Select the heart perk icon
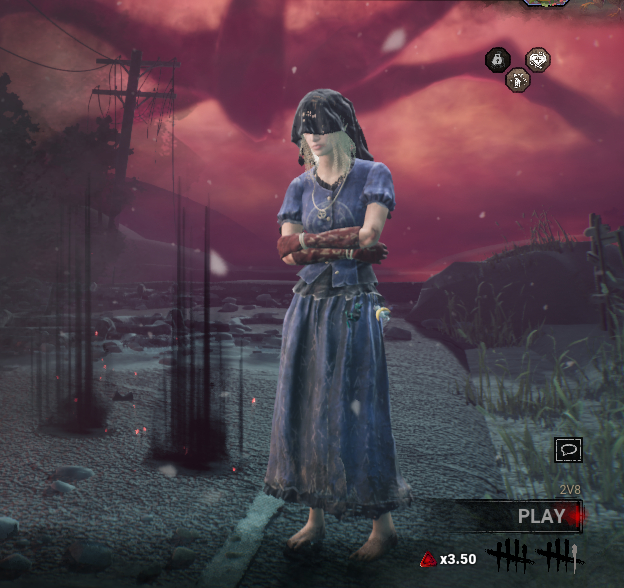 pyautogui.click(x=537, y=60)
